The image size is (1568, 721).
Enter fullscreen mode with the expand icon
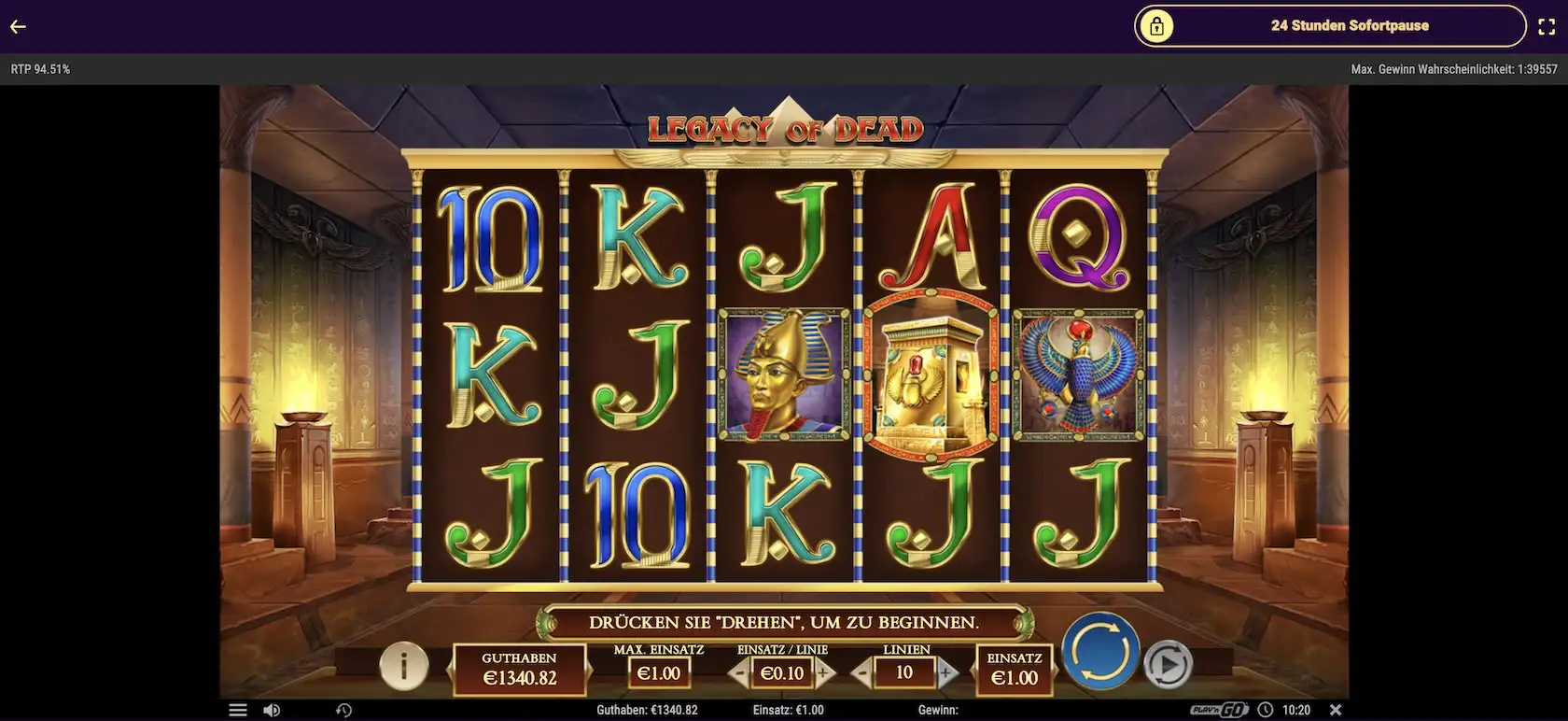point(1547,25)
